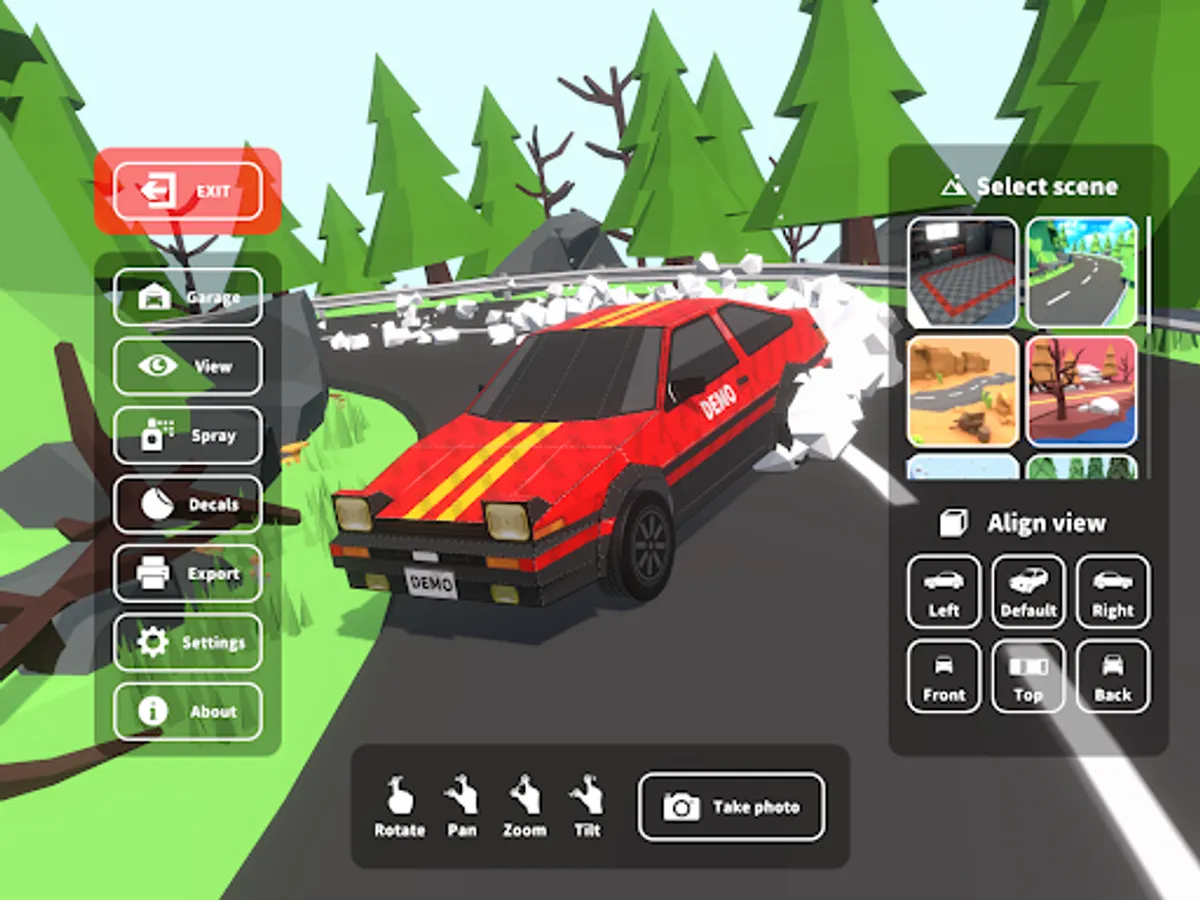The width and height of the screenshot is (1200, 900).
Task: Align view to the Back
Action: pos(1113,677)
